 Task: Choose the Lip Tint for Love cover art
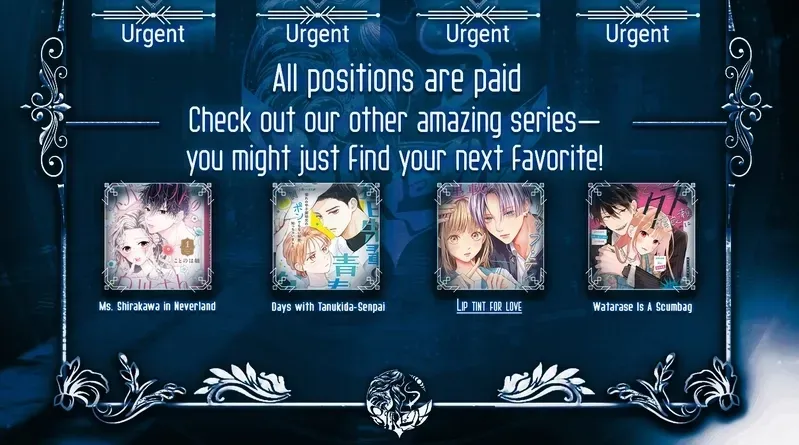pos(483,235)
